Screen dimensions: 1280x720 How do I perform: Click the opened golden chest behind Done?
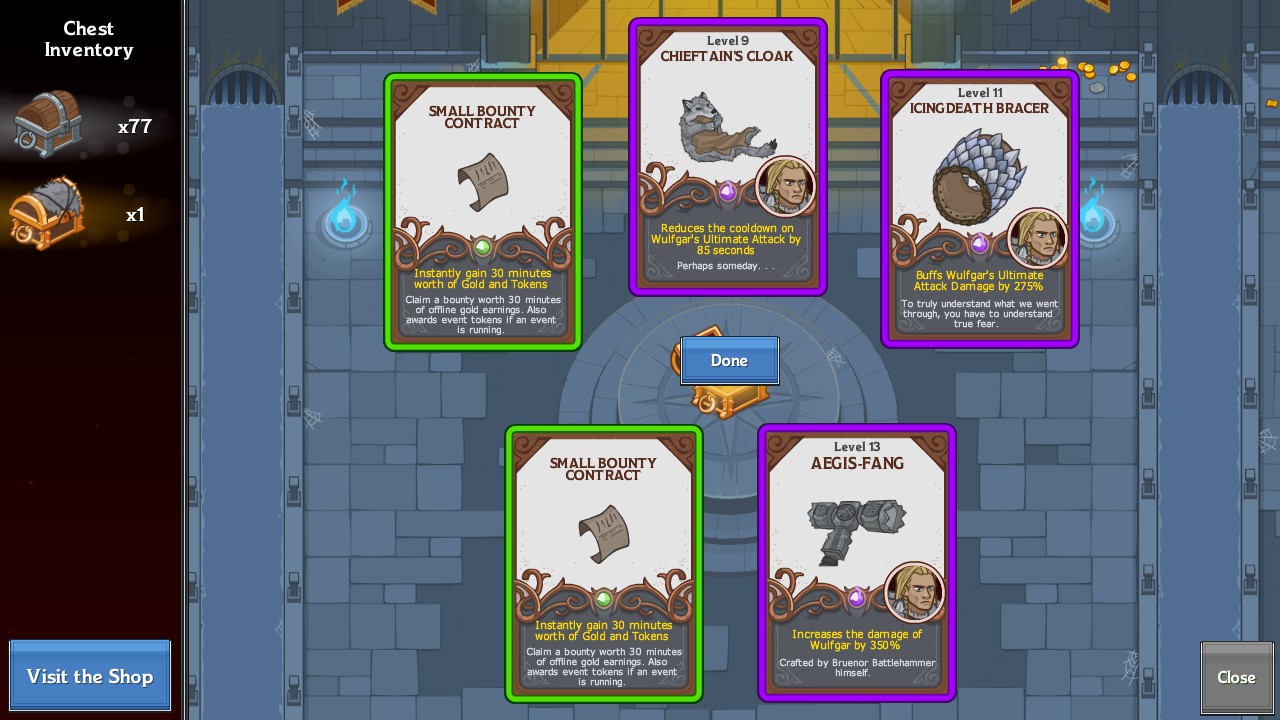[x=729, y=397]
